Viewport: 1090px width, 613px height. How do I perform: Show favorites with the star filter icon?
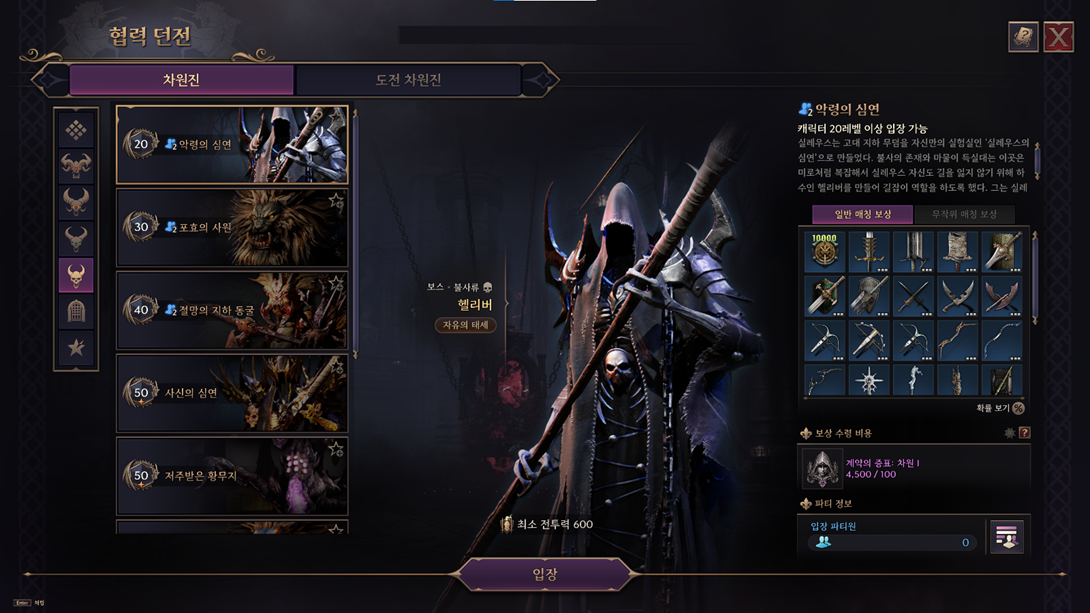click(x=76, y=348)
